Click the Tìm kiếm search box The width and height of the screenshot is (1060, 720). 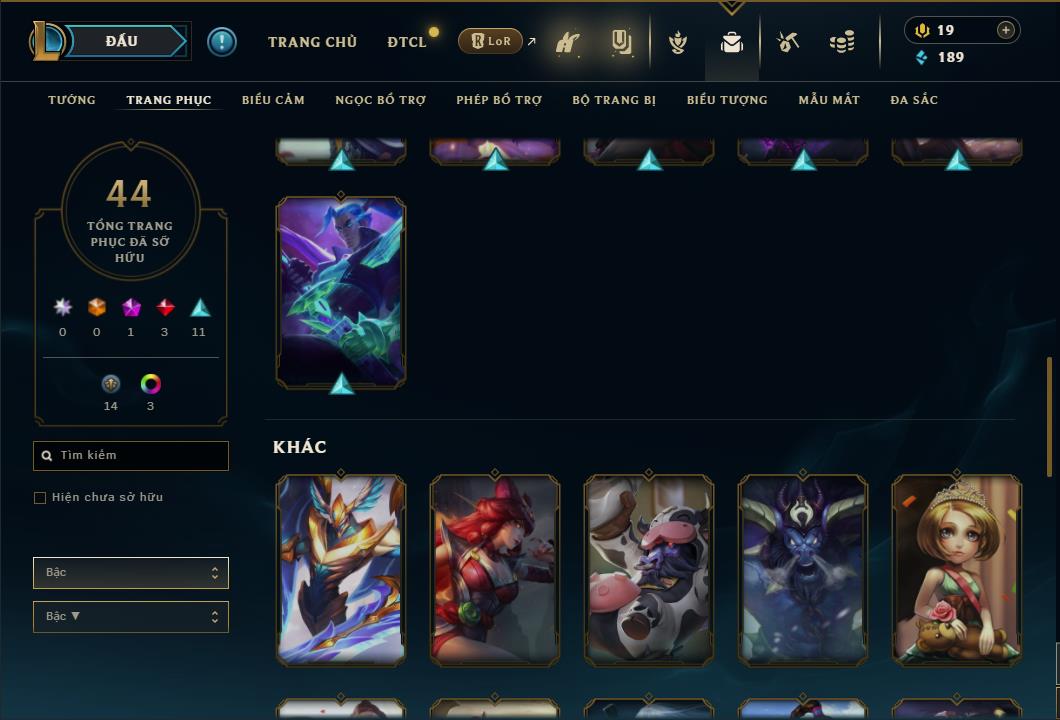tap(131, 456)
